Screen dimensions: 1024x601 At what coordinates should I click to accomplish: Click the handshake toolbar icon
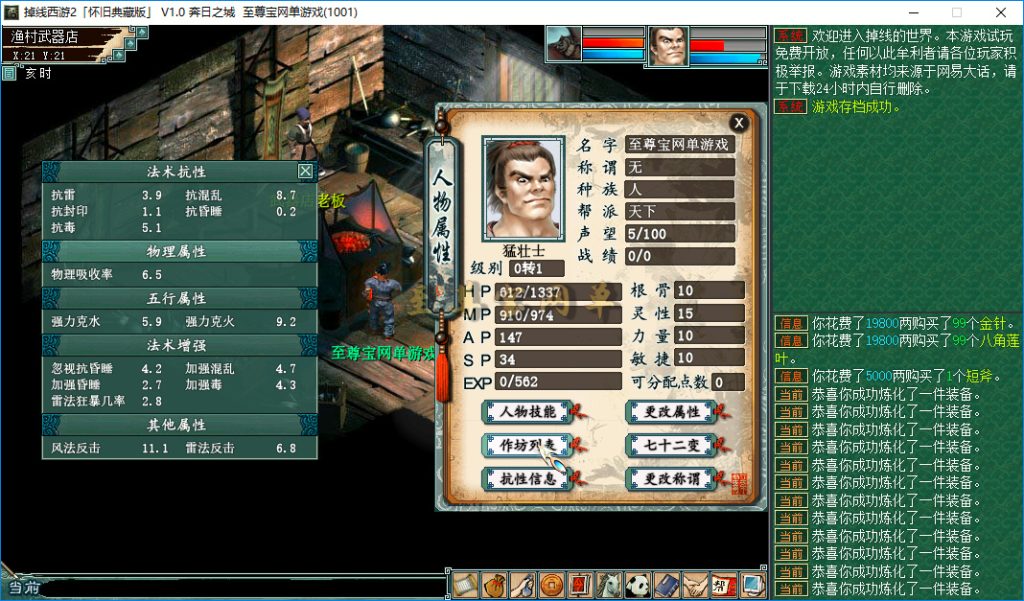pos(695,585)
